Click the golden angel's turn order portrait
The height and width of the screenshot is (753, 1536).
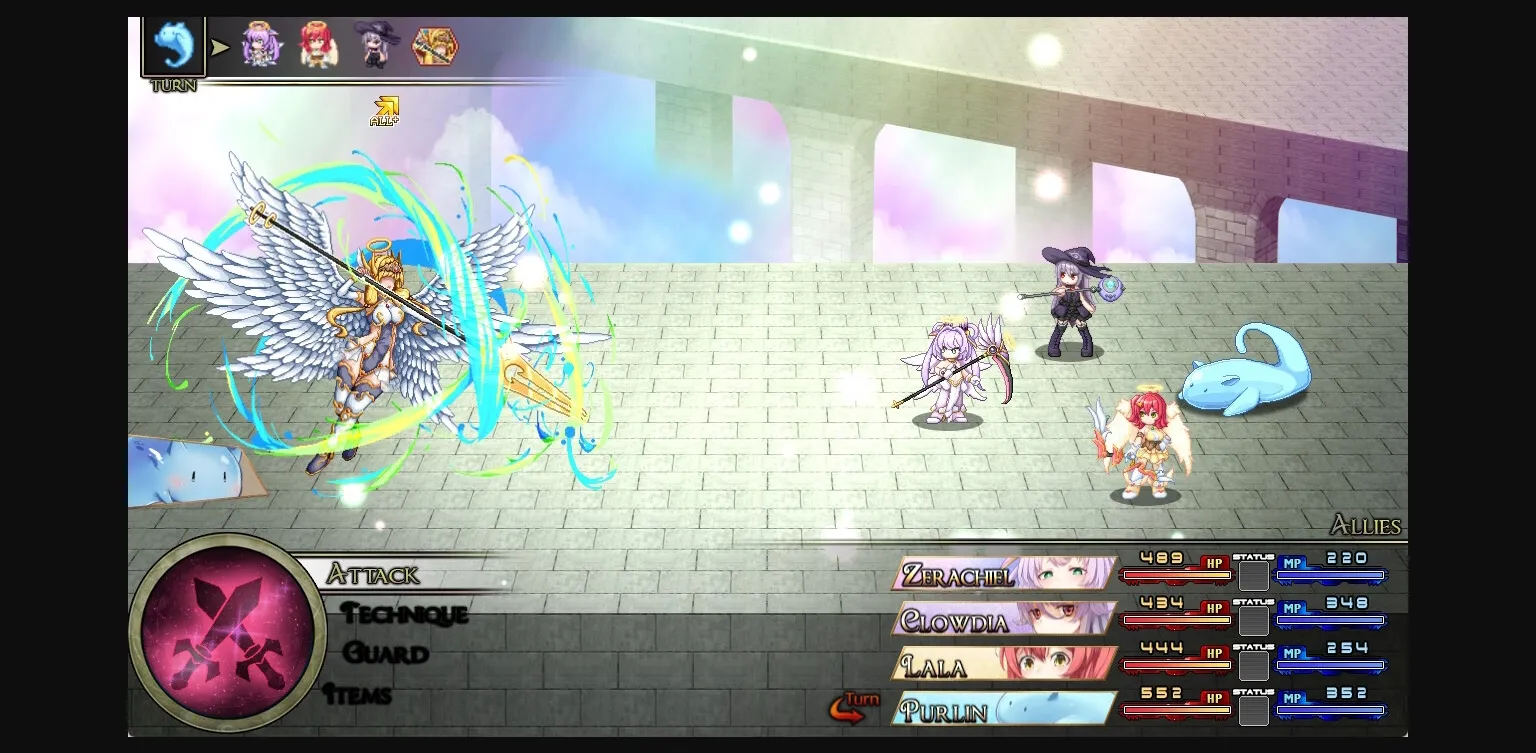coord(432,45)
